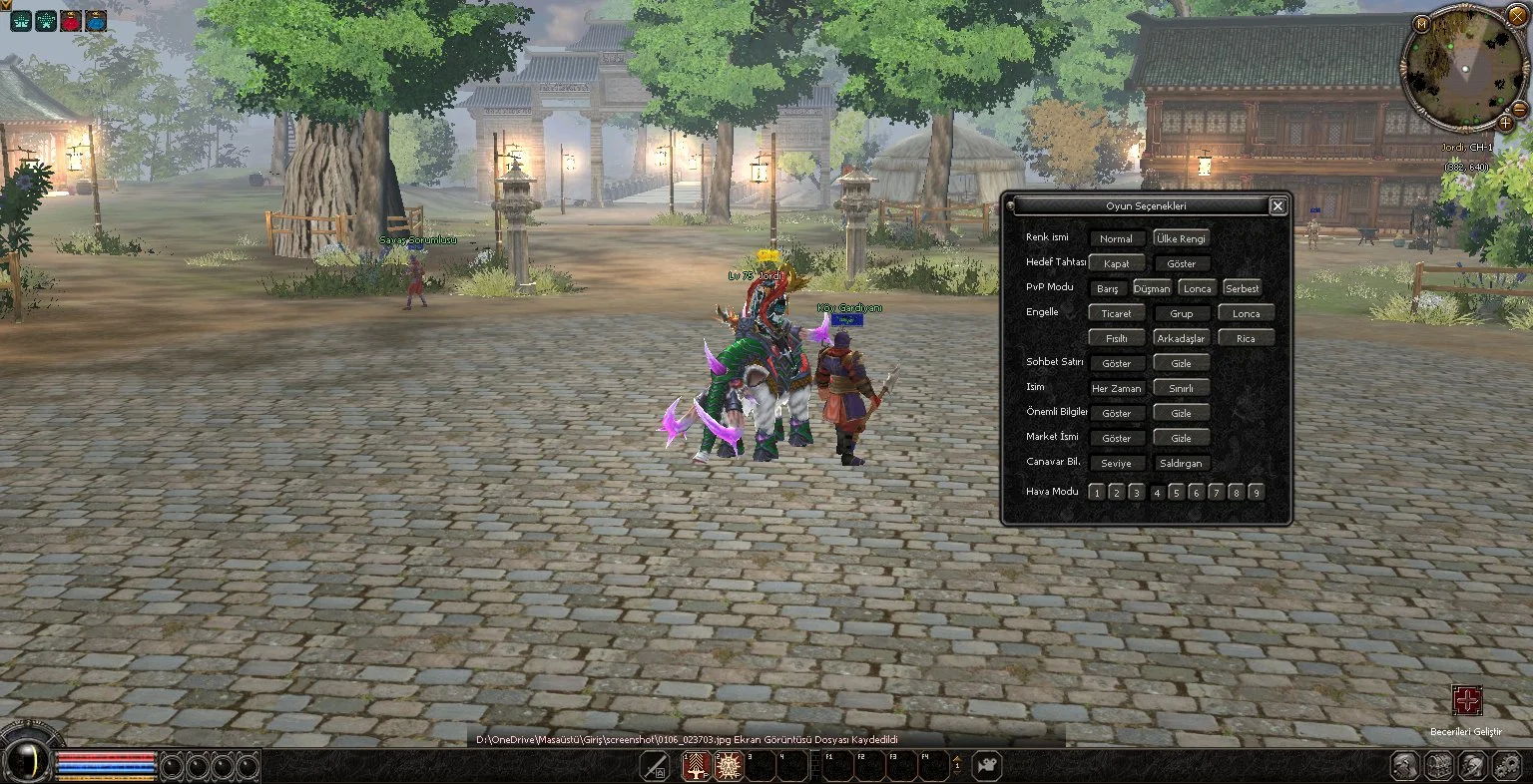
Task: Choose Serbest PvP mode
Action: 1243,289
